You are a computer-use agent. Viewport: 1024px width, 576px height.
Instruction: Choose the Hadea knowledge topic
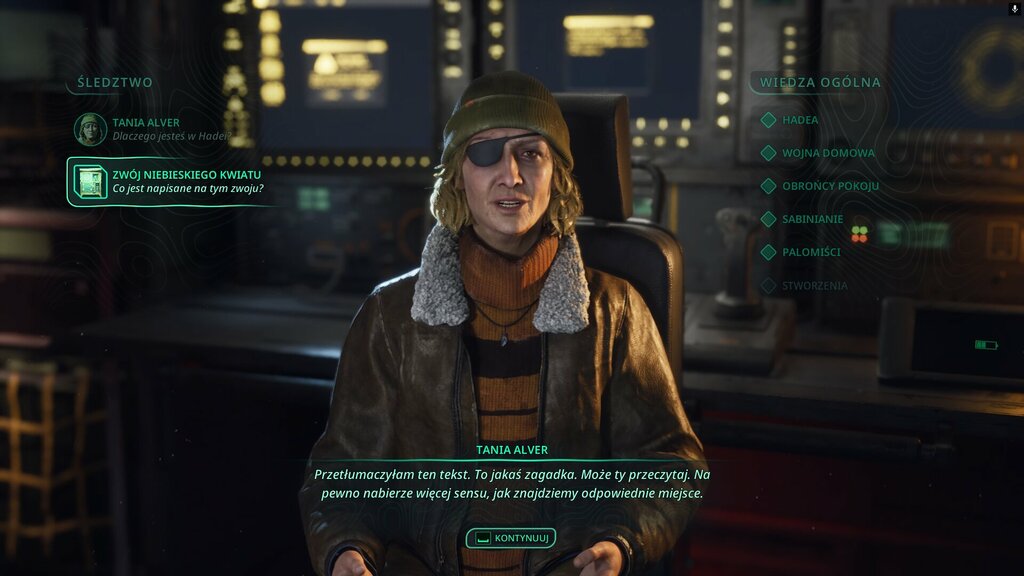[799, 120]
